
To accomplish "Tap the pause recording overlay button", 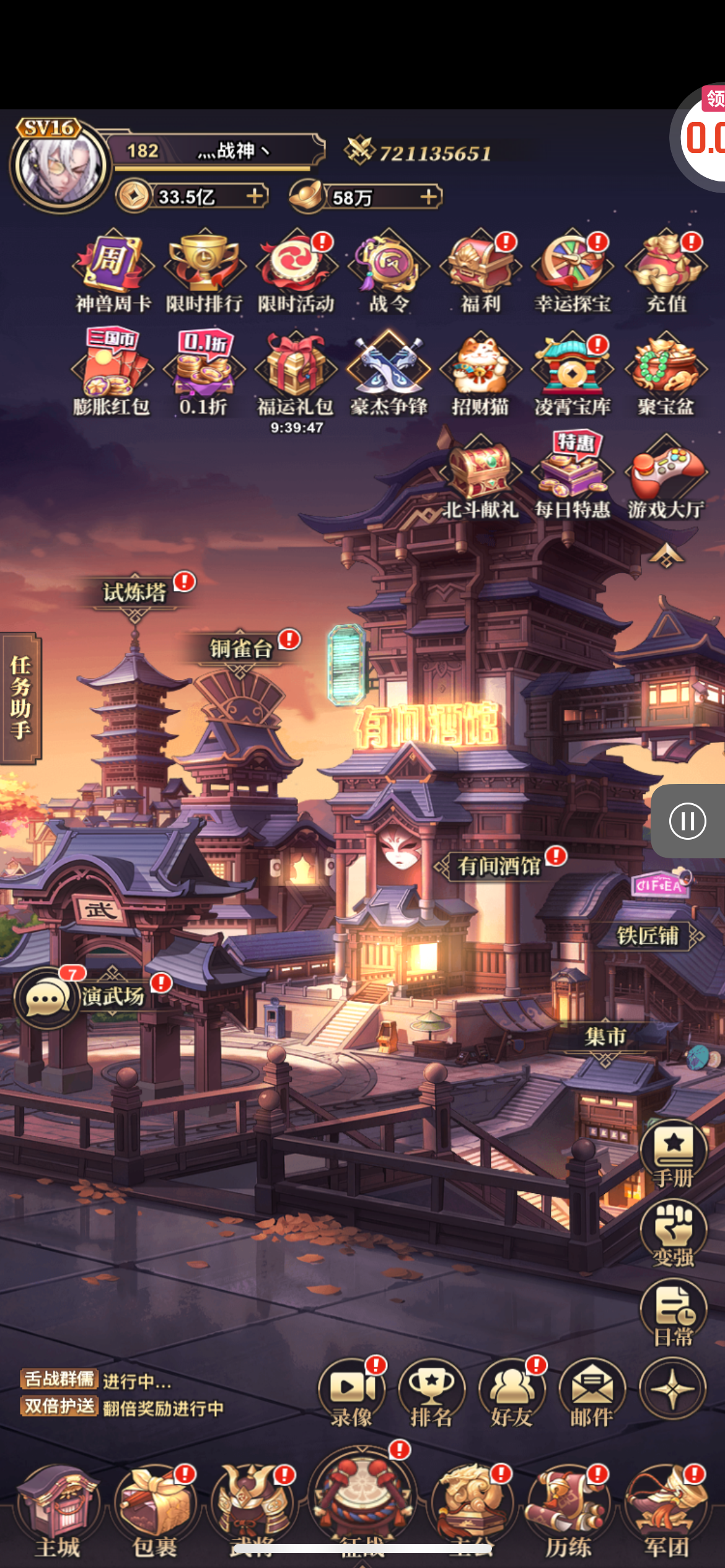I will [x=688, y=821].
